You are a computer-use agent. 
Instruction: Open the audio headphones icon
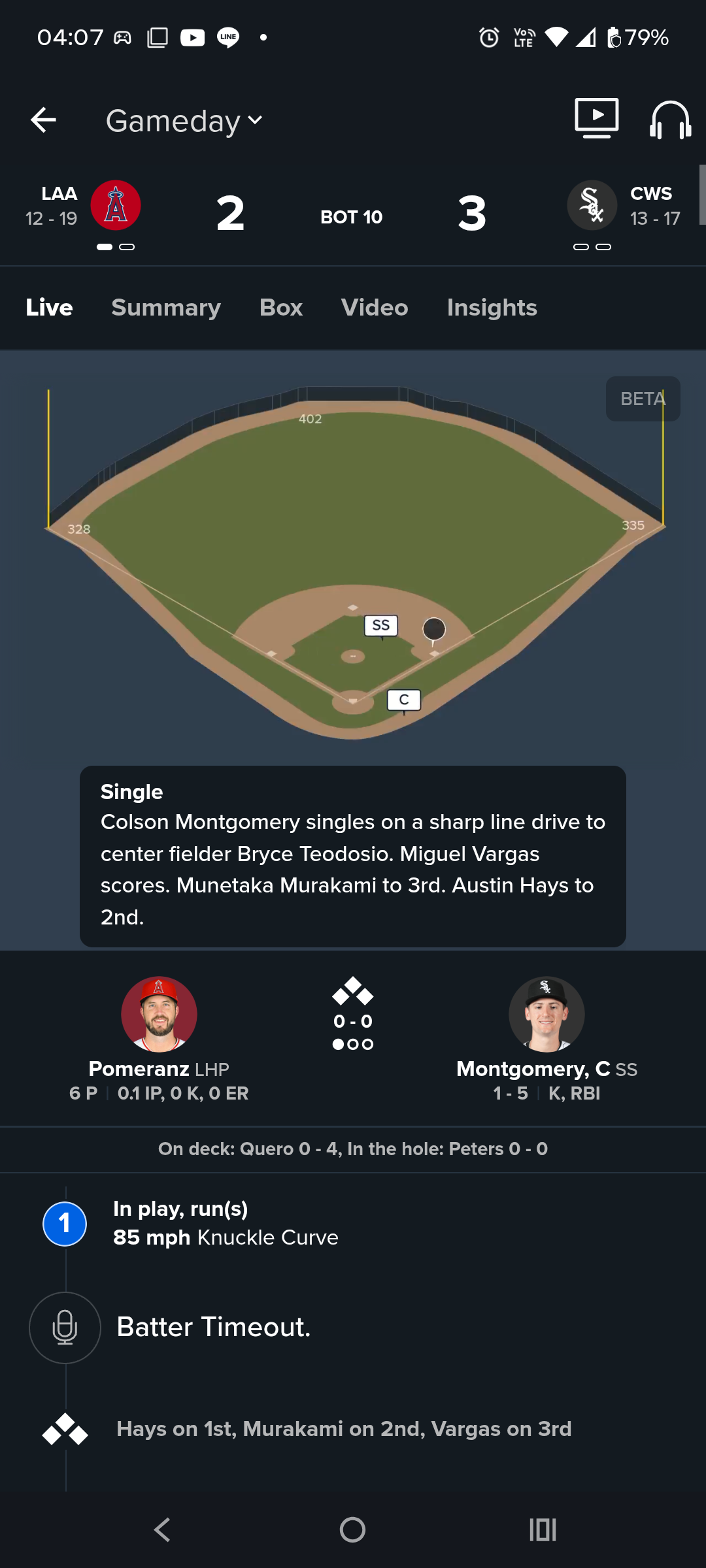click(670, 120)
